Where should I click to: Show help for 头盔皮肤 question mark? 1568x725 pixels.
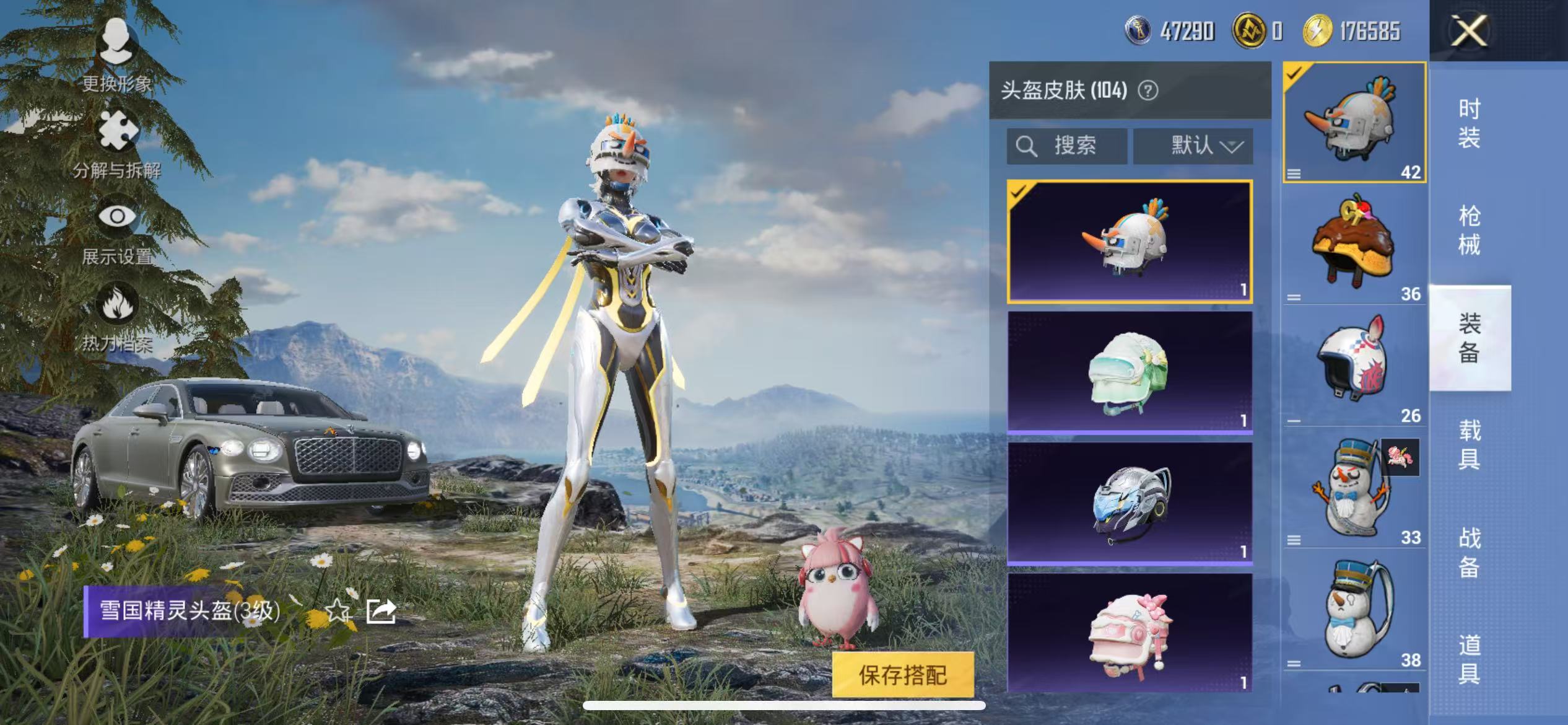[1148, 91]
